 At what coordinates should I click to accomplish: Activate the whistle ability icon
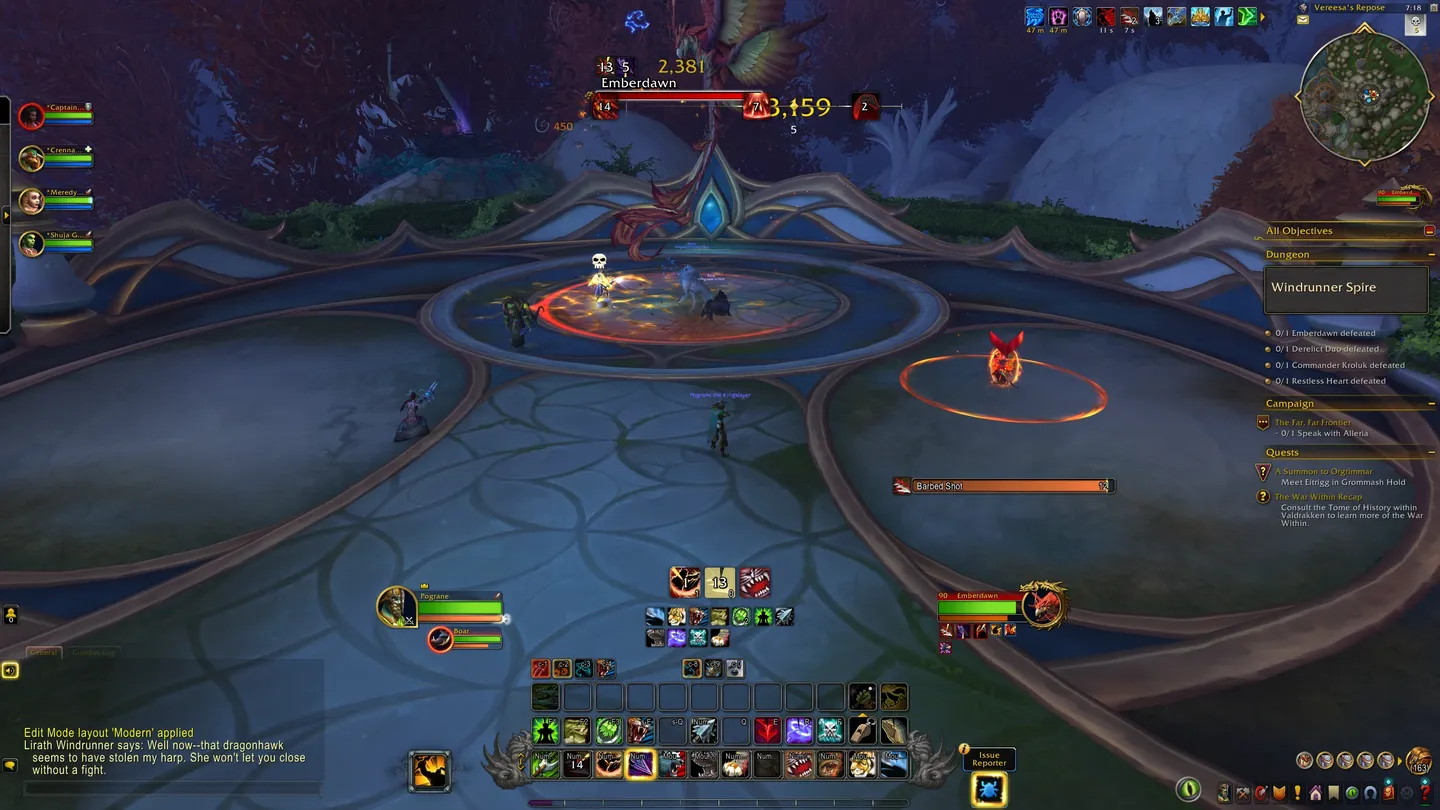(x=862, y=731)
